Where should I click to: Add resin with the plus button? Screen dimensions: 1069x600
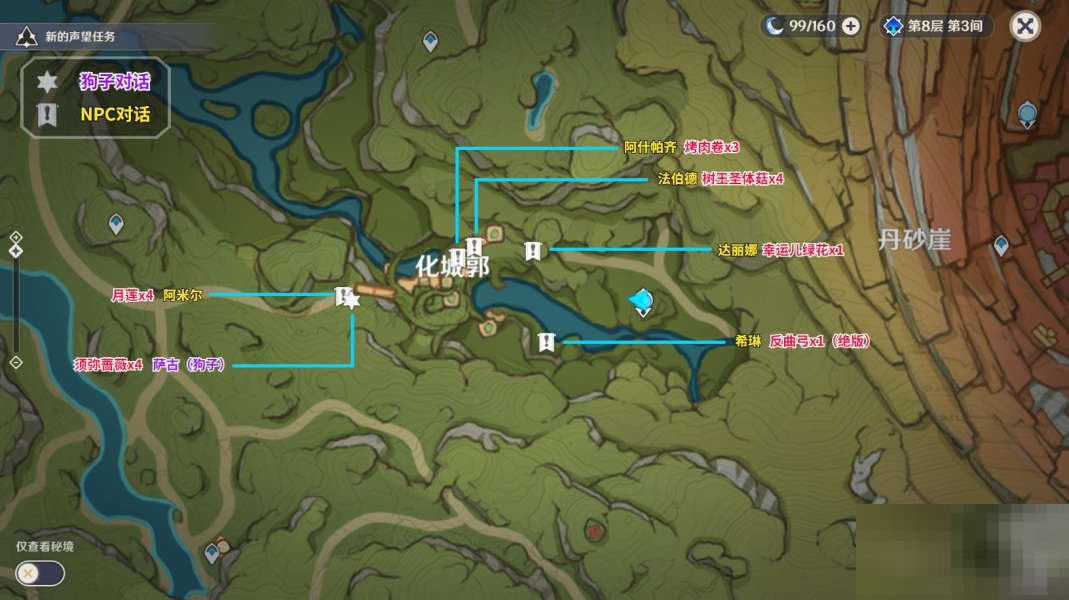click(x=850, y=26)
